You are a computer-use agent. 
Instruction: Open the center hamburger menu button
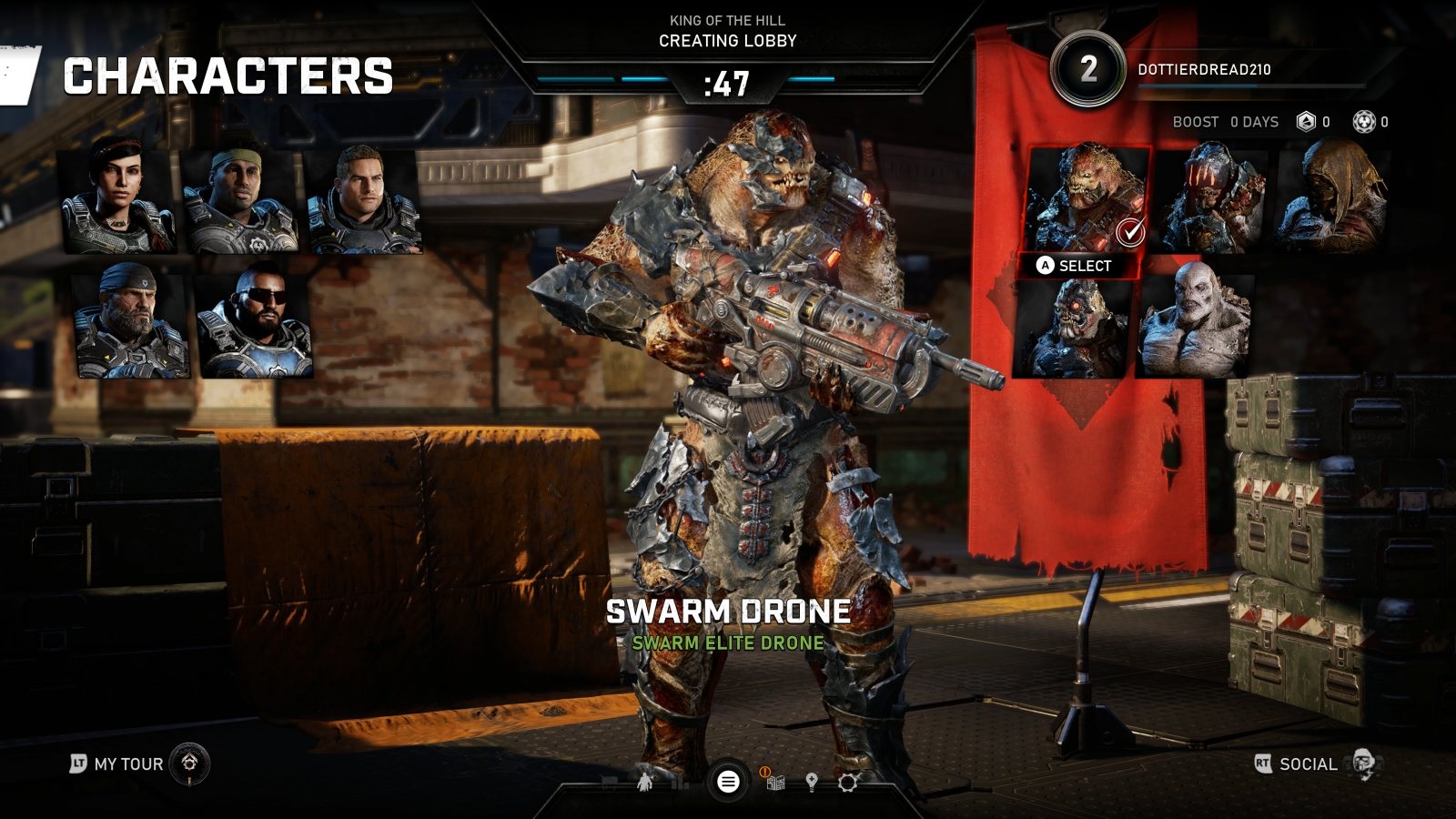point(728,781)
